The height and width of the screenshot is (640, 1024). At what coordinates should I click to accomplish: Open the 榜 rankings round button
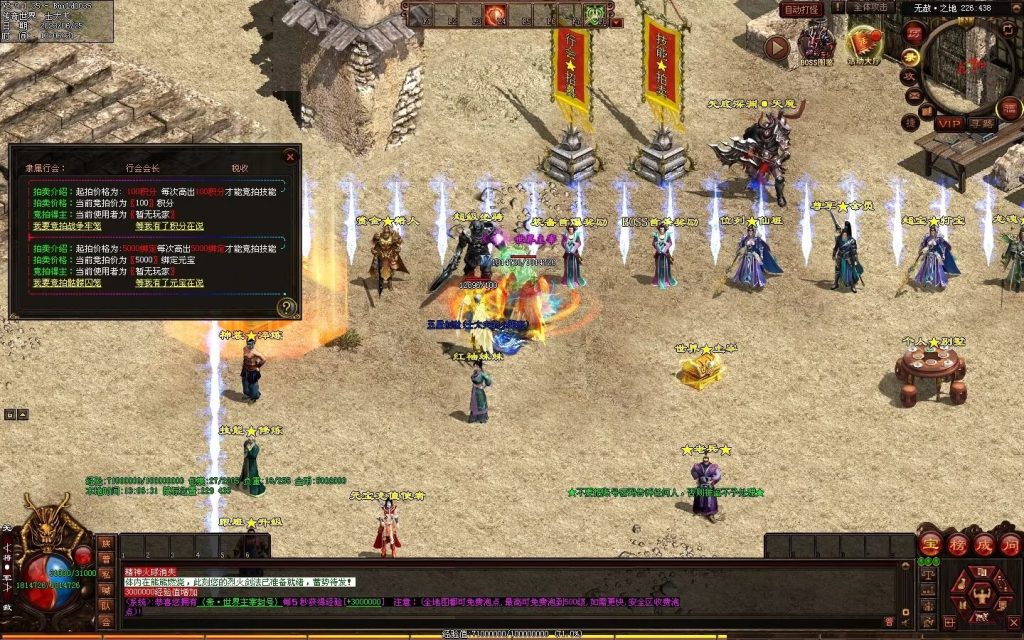(957, 545)
